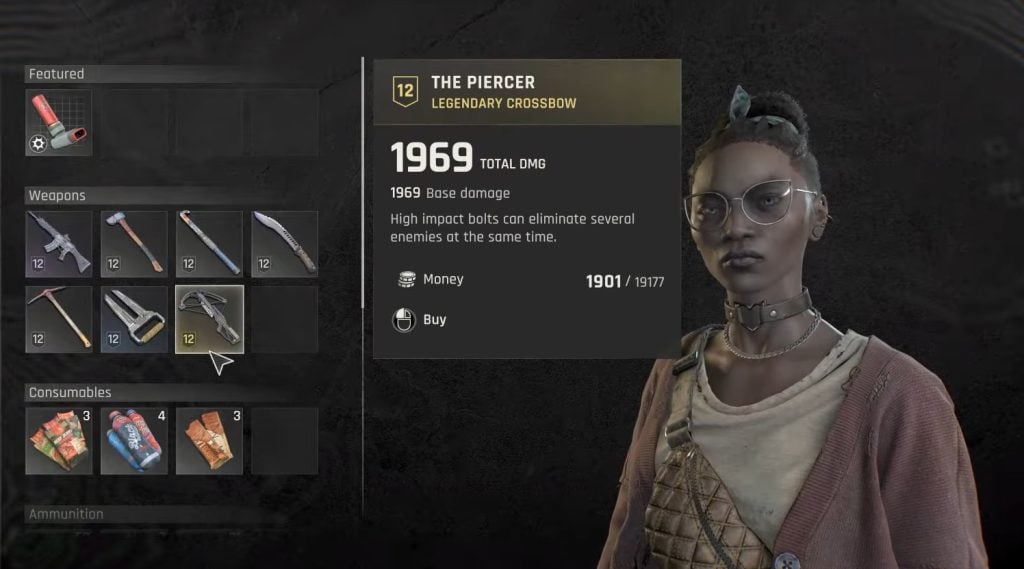The width and height of the screenshot is (1024, 569).
Task: Select the snack packs consumable
Action: pyautogui.click(x=58, y=440)
